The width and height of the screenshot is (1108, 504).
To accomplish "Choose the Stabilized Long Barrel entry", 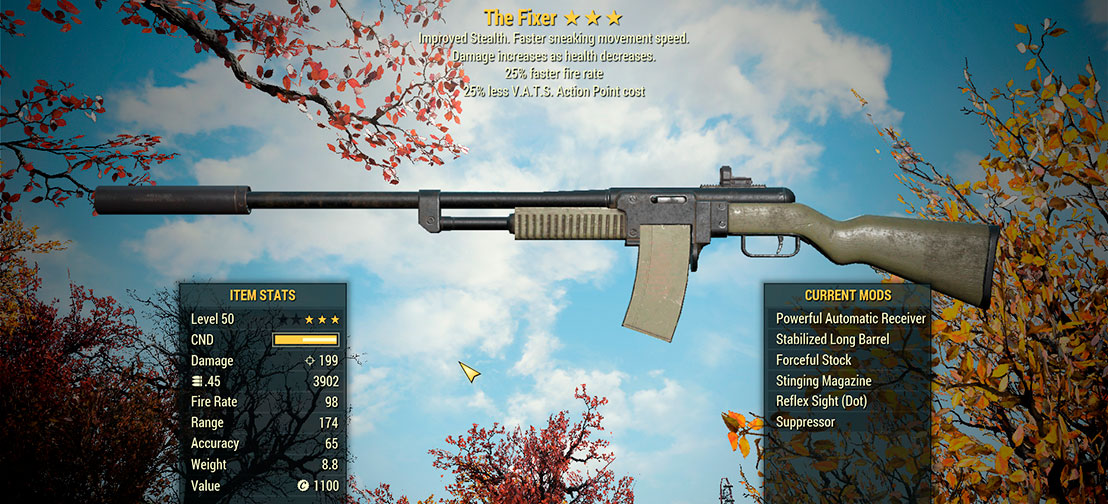I will click(832, 340).
